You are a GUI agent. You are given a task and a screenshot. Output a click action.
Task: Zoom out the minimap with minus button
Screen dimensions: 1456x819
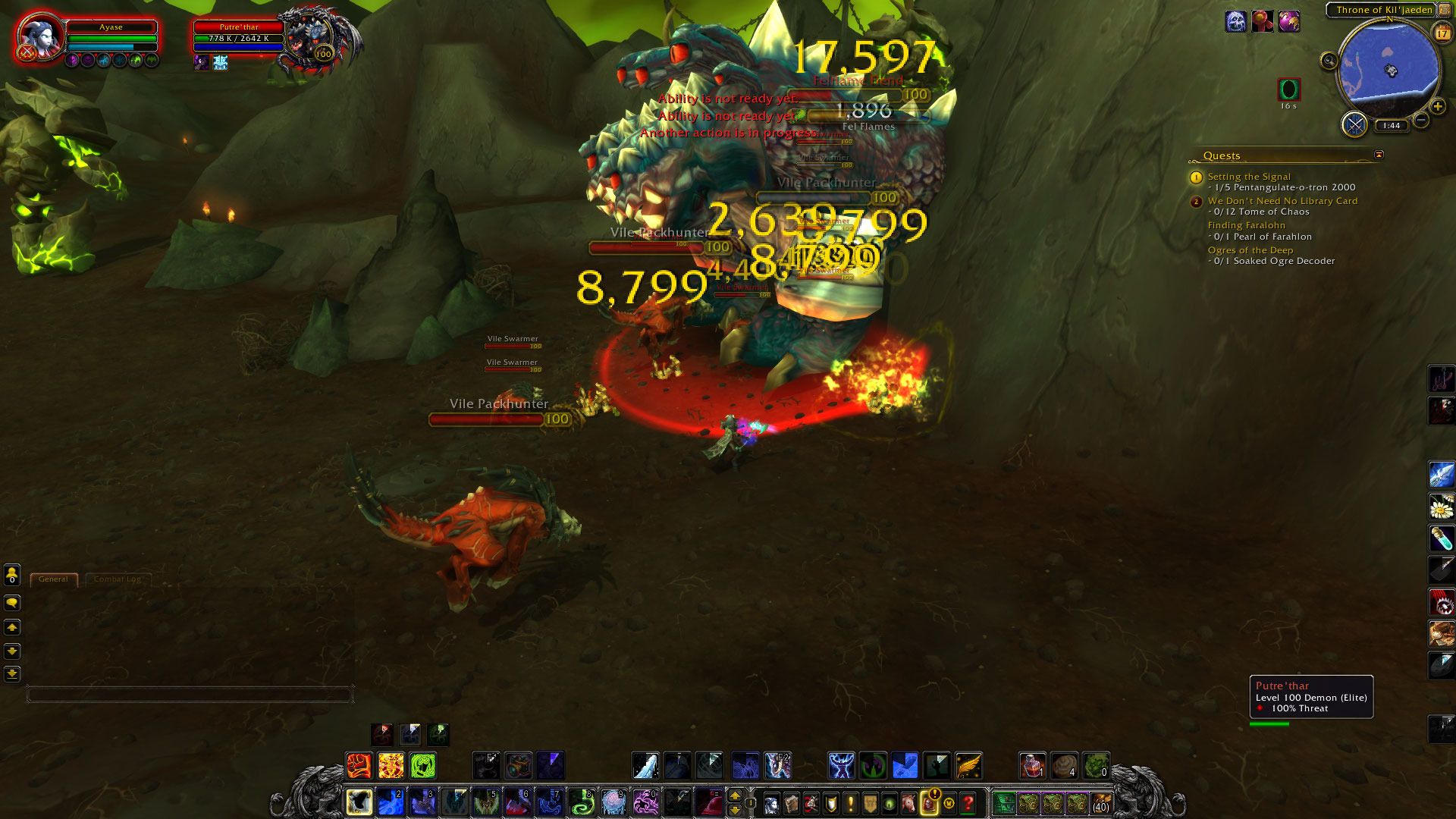tap(1422, 120)
